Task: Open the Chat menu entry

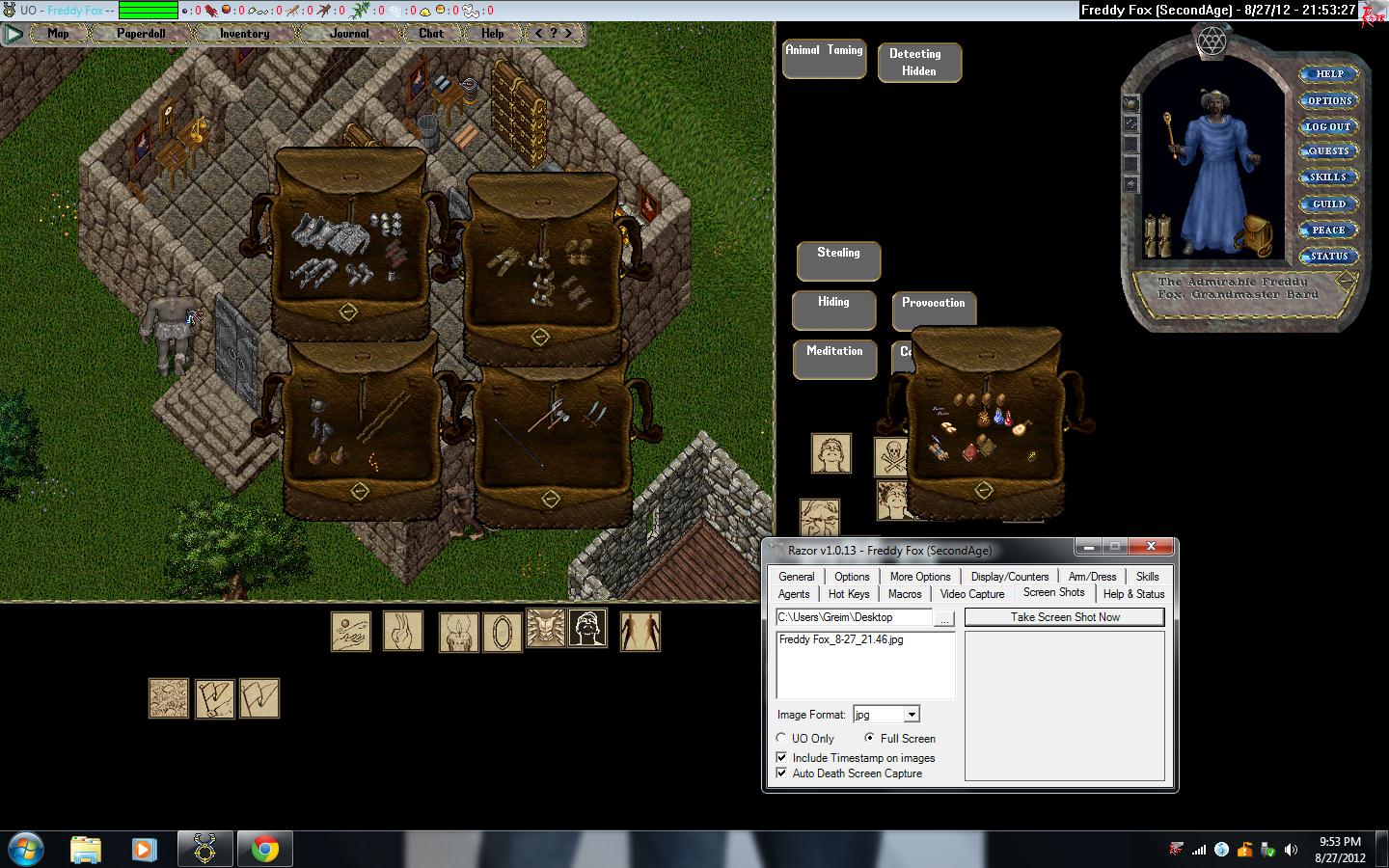Action: (x=431, y=33)
